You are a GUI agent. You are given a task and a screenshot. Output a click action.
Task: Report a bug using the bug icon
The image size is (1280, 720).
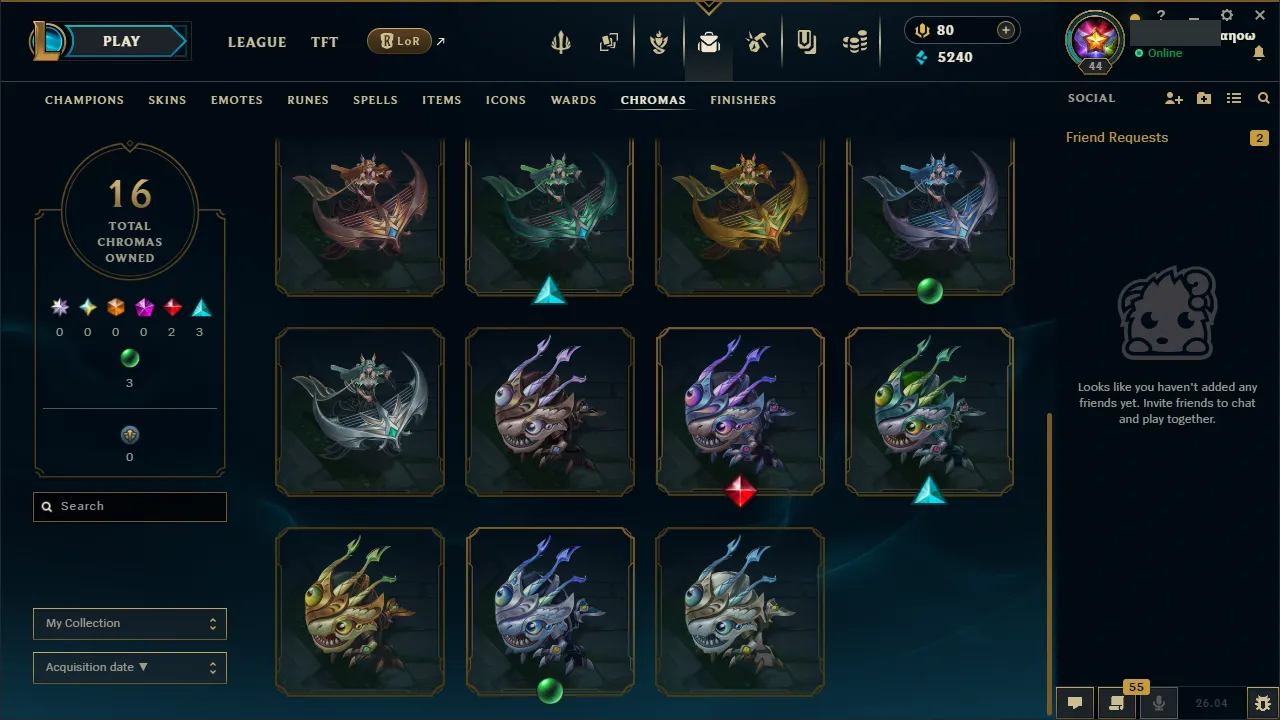1262,703
